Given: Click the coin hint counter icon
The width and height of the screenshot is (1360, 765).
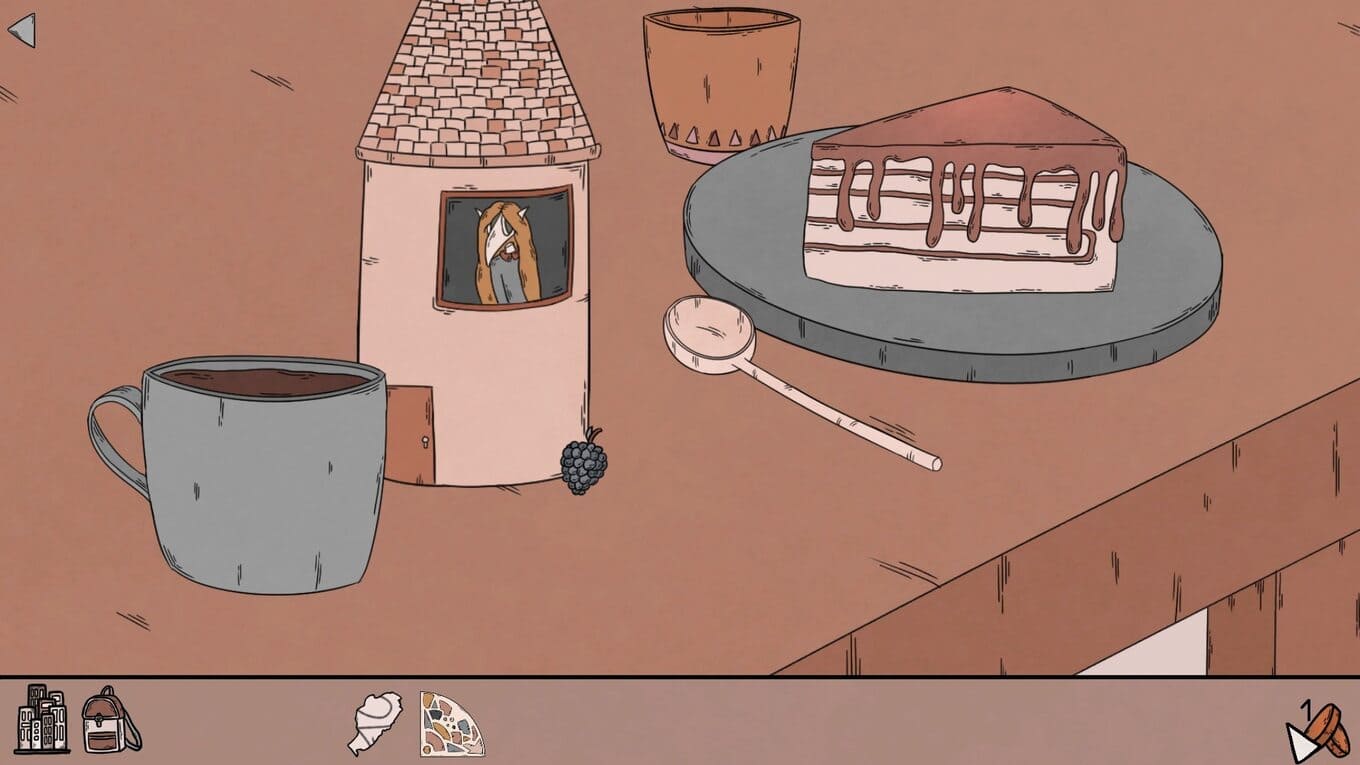Looking at the screenshot, I should point(1316,732).
